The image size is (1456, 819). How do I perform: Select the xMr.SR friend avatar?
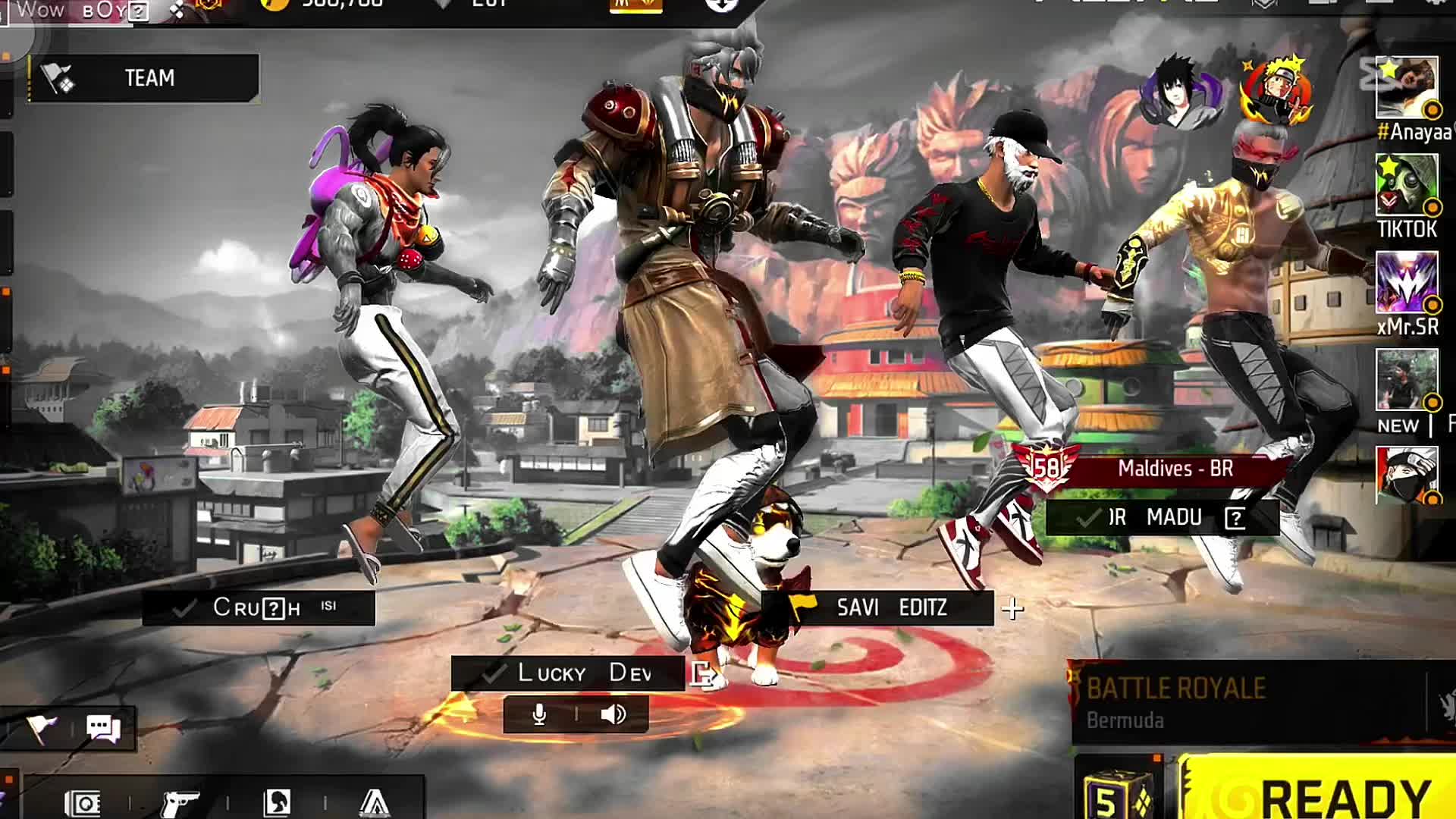(1407, 283)
